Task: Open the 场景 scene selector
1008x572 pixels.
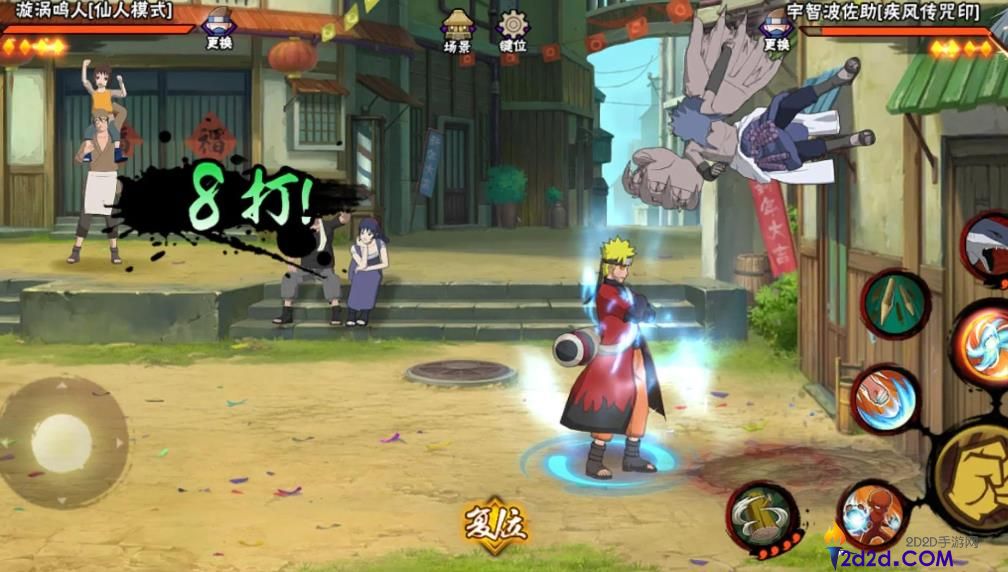Action: [x=457, y=30]
